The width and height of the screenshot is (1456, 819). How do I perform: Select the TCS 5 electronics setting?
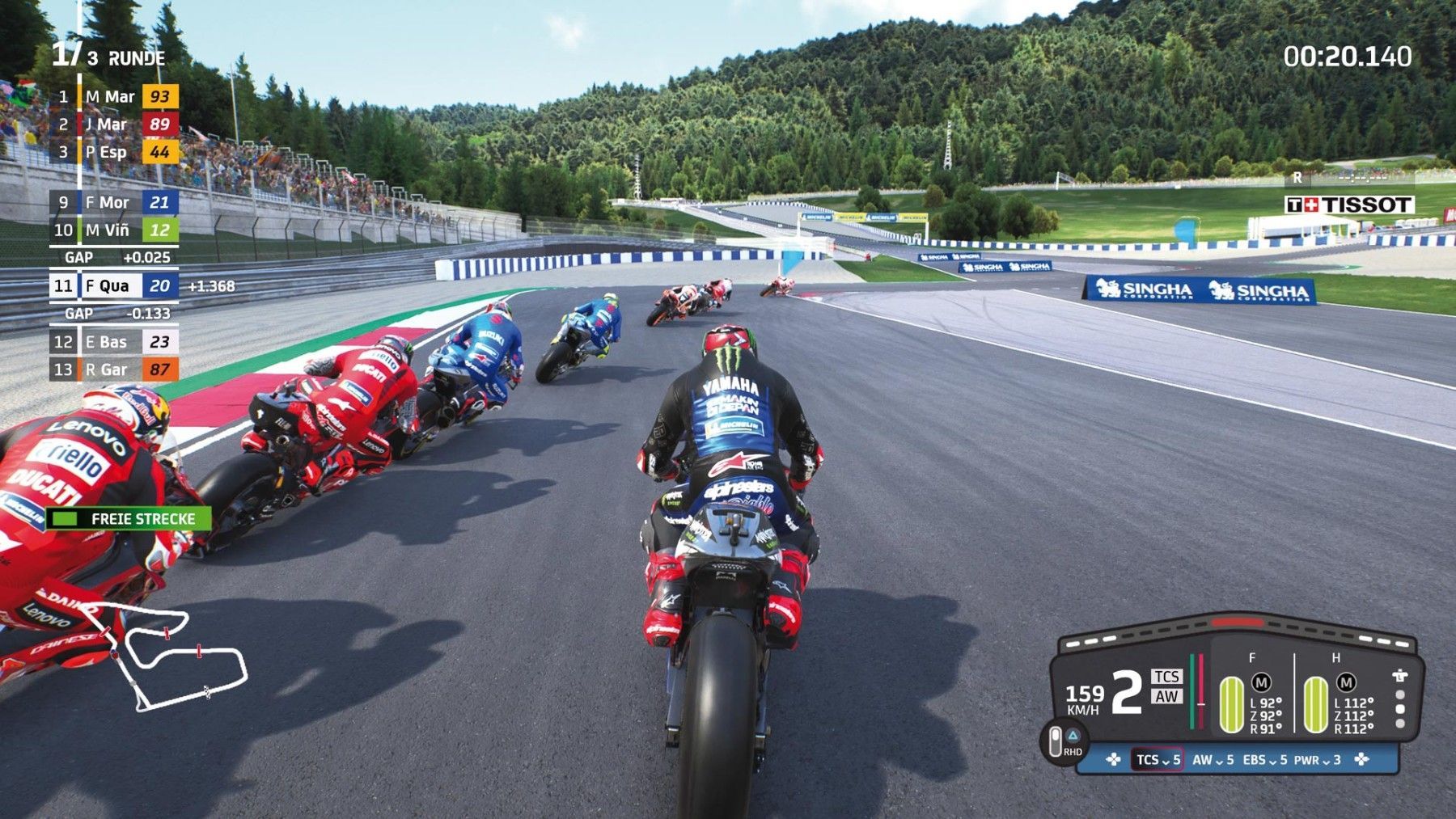coord(1158,760)
